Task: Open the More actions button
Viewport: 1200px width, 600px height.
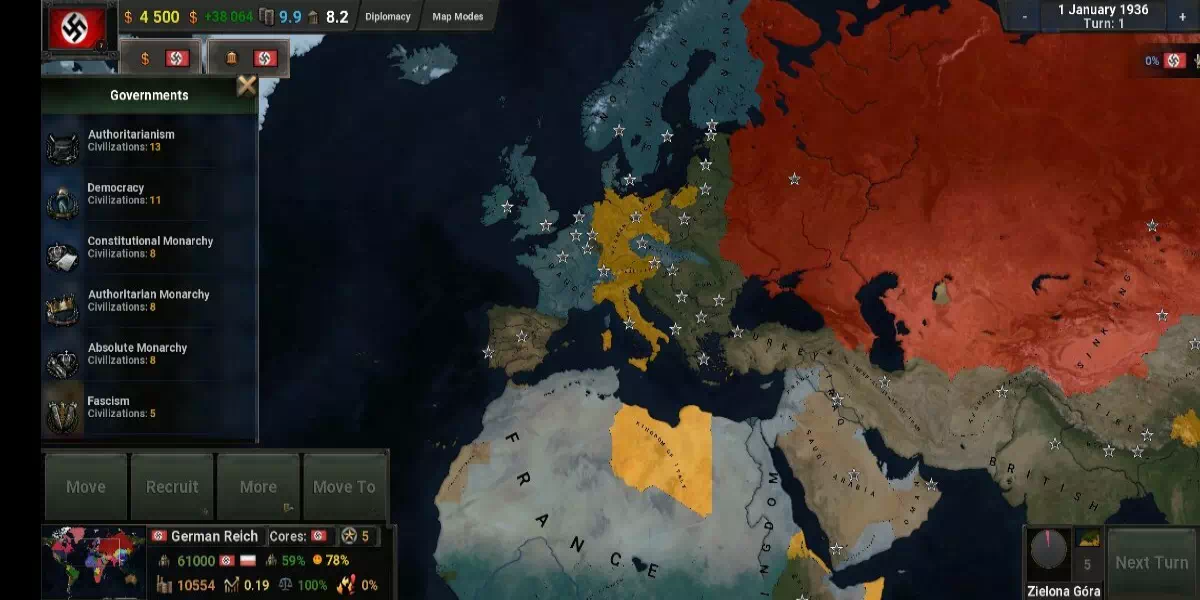Action: (258, 487)
